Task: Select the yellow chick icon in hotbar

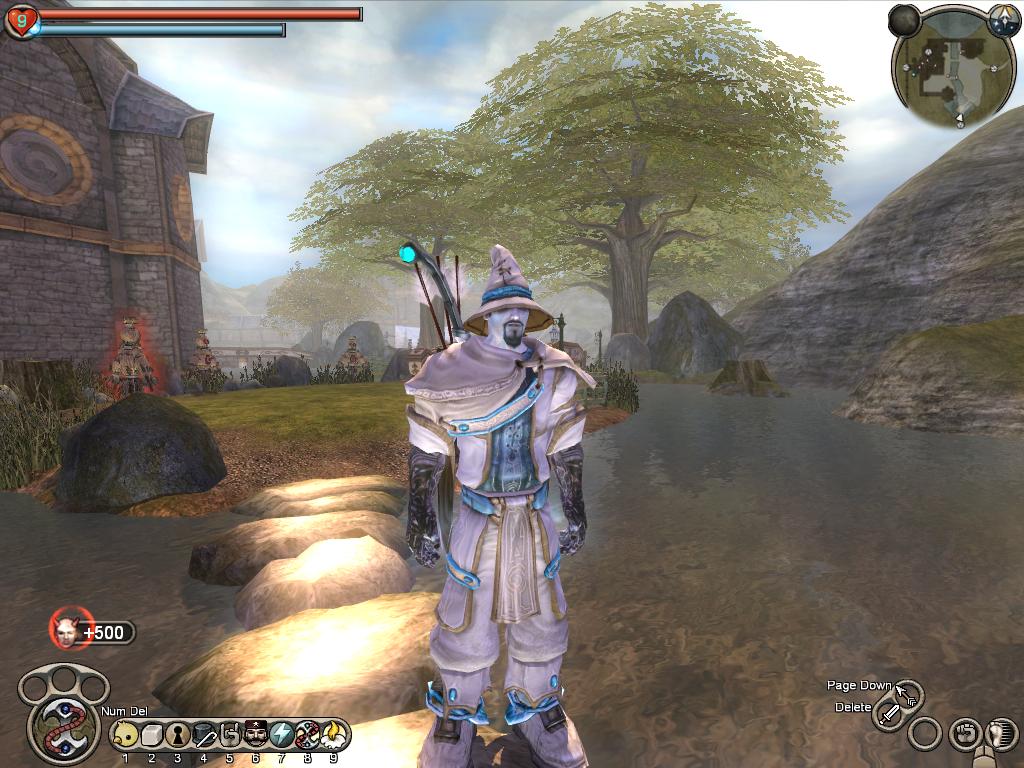Action: coord(125,736)
